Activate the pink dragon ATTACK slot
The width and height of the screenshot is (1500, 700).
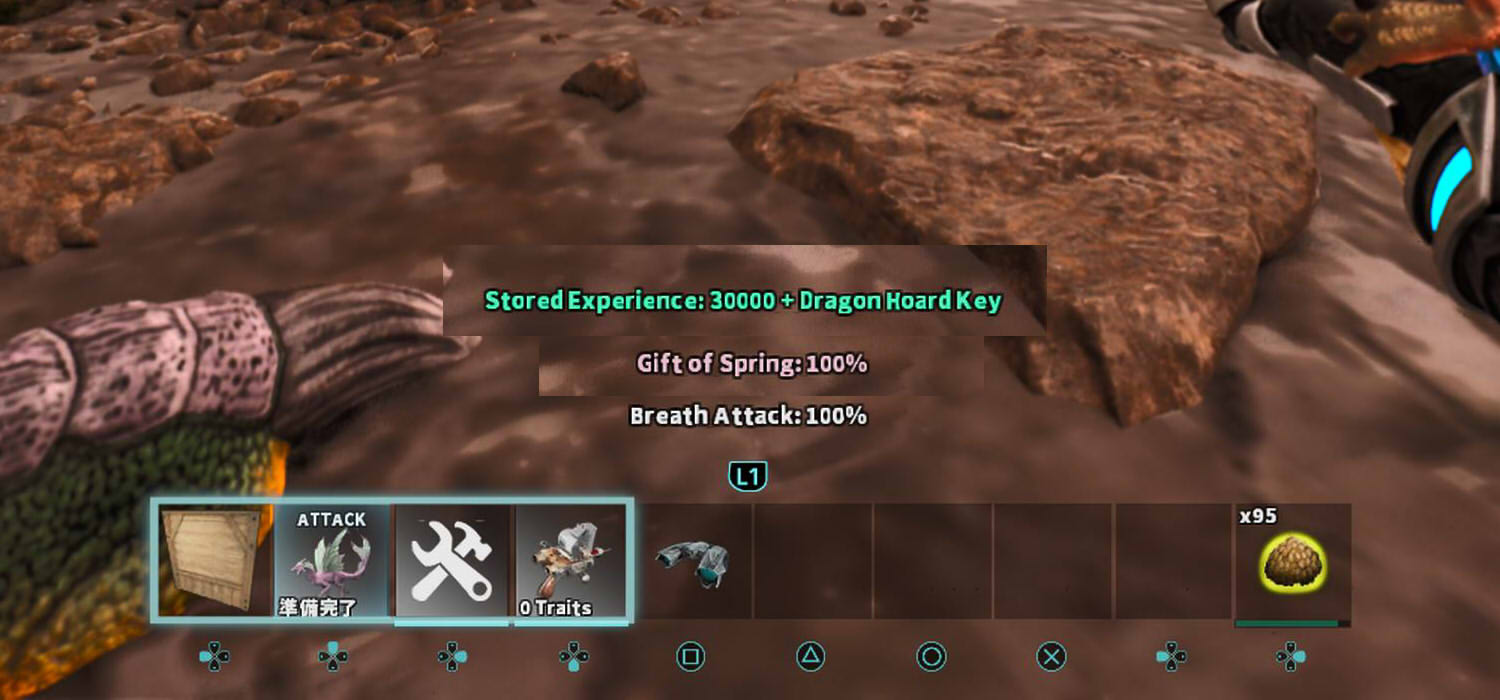tap(332, 562)
